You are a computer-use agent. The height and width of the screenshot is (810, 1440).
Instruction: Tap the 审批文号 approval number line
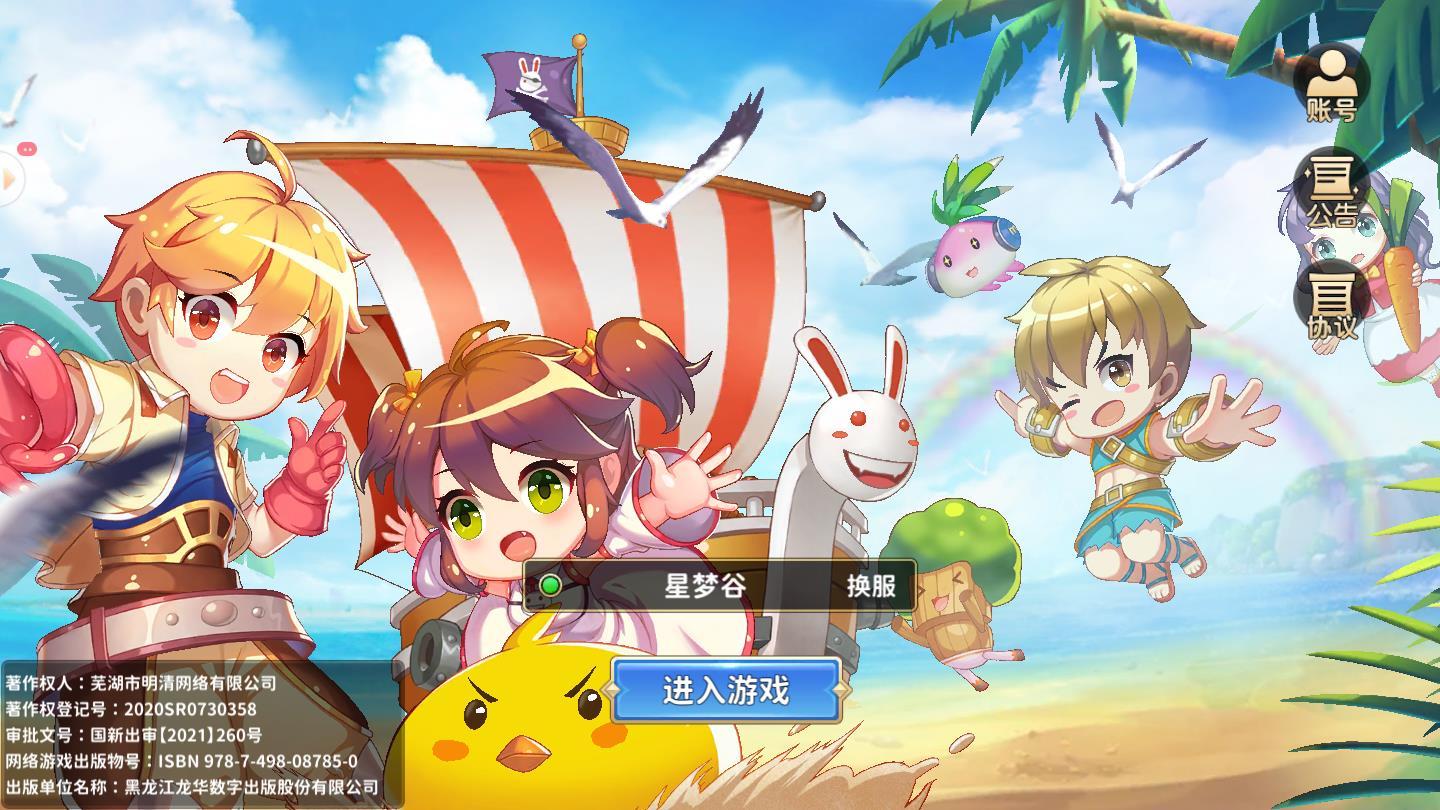(135, 736)
